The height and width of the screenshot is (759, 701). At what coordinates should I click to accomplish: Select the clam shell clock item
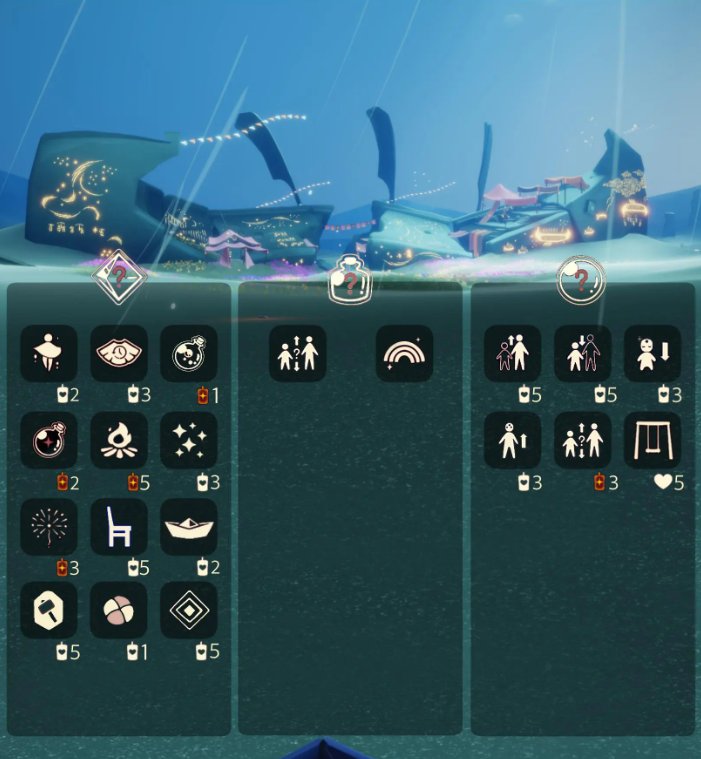click(x=119, y=353)
